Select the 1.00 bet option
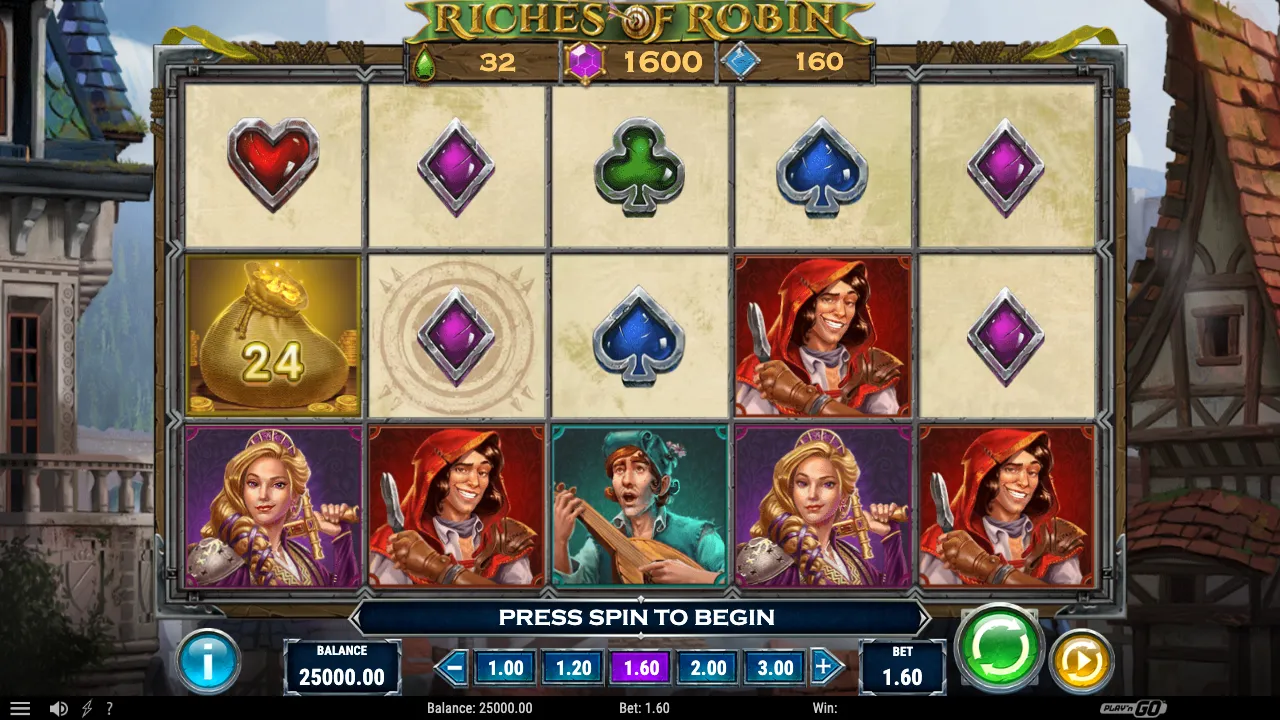1280x720 pixels. 504,667
